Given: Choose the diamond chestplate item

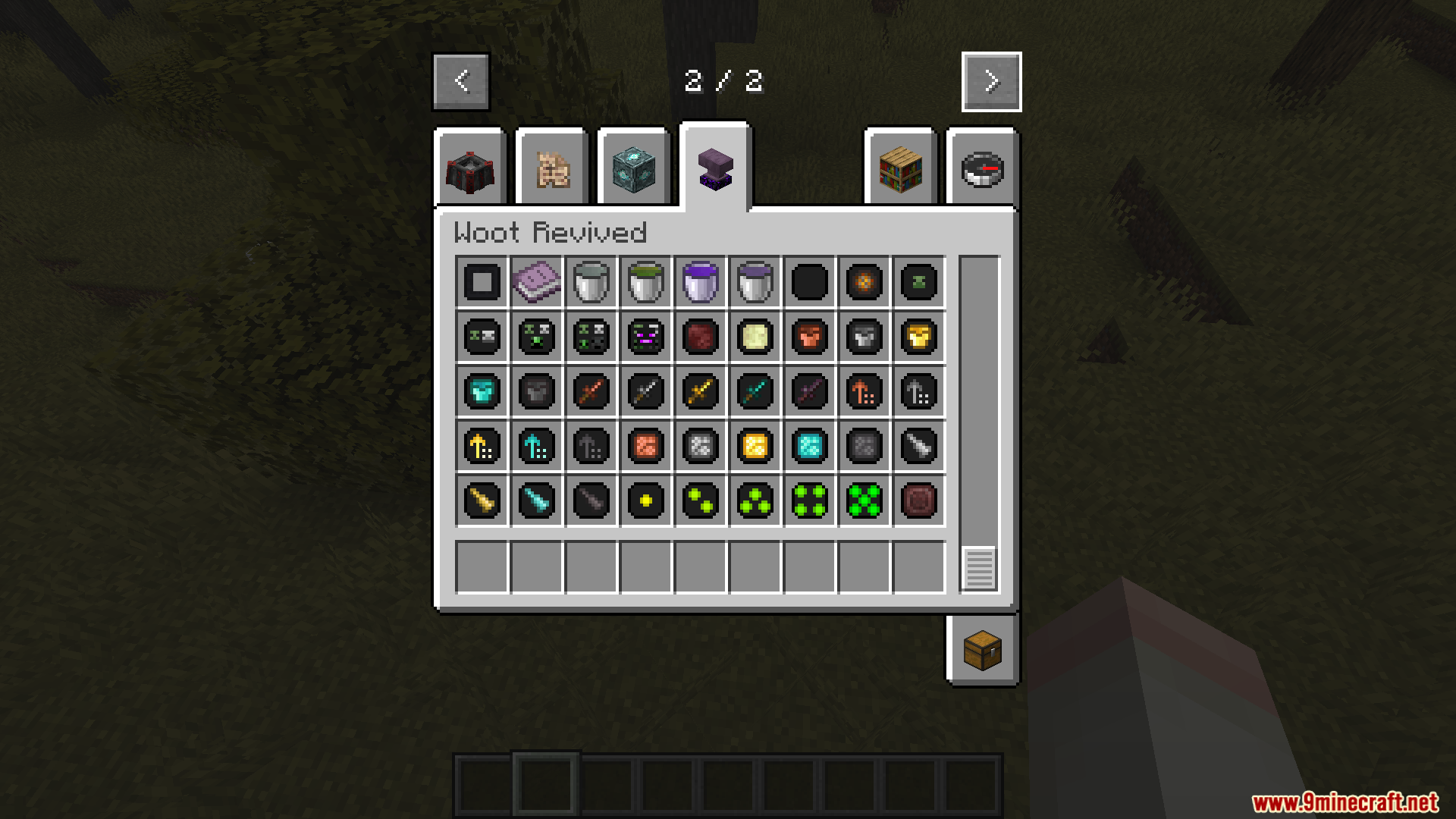Looking at the screenshot, I should pos(482,392).
